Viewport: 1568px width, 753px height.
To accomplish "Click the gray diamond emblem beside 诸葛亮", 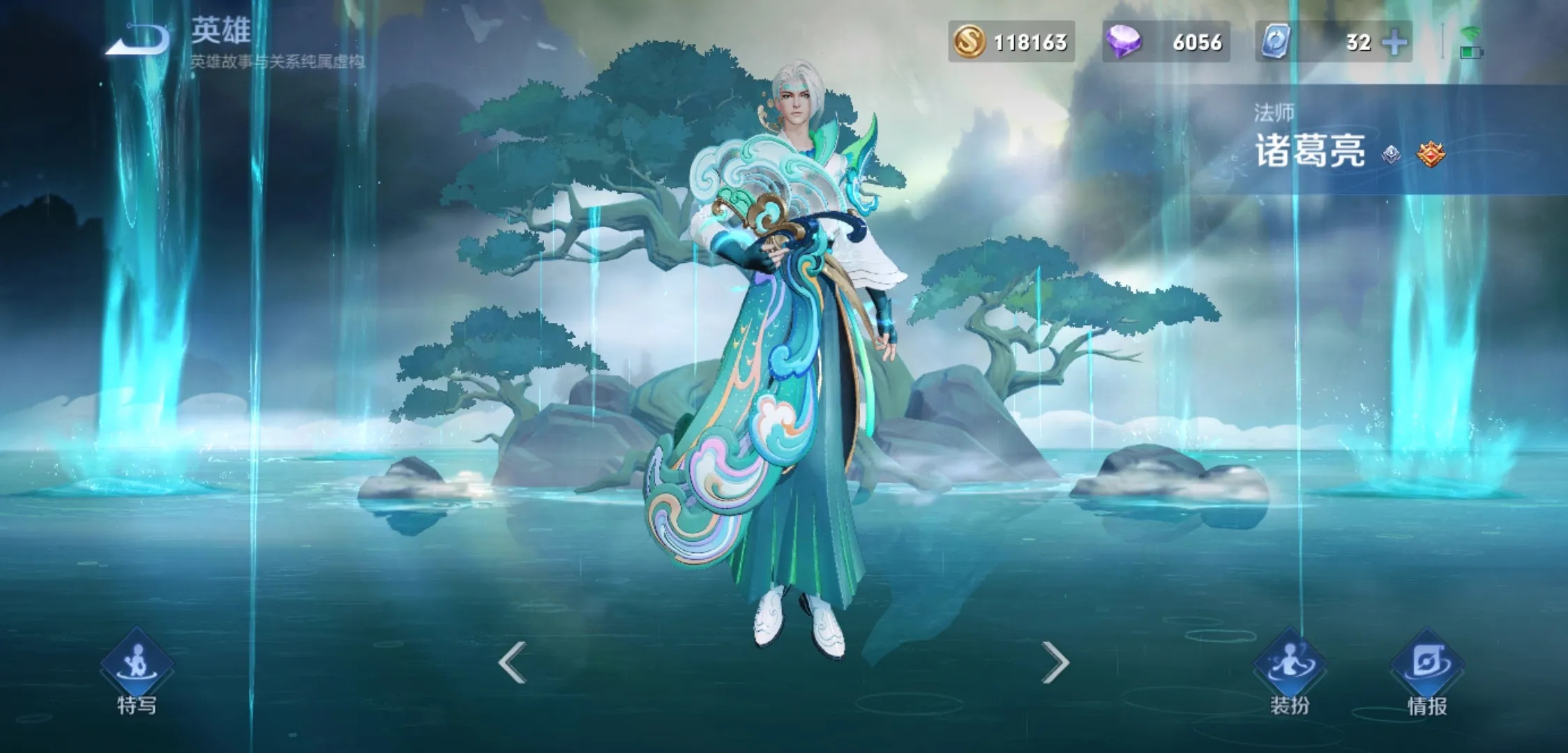I will 1392,154.
